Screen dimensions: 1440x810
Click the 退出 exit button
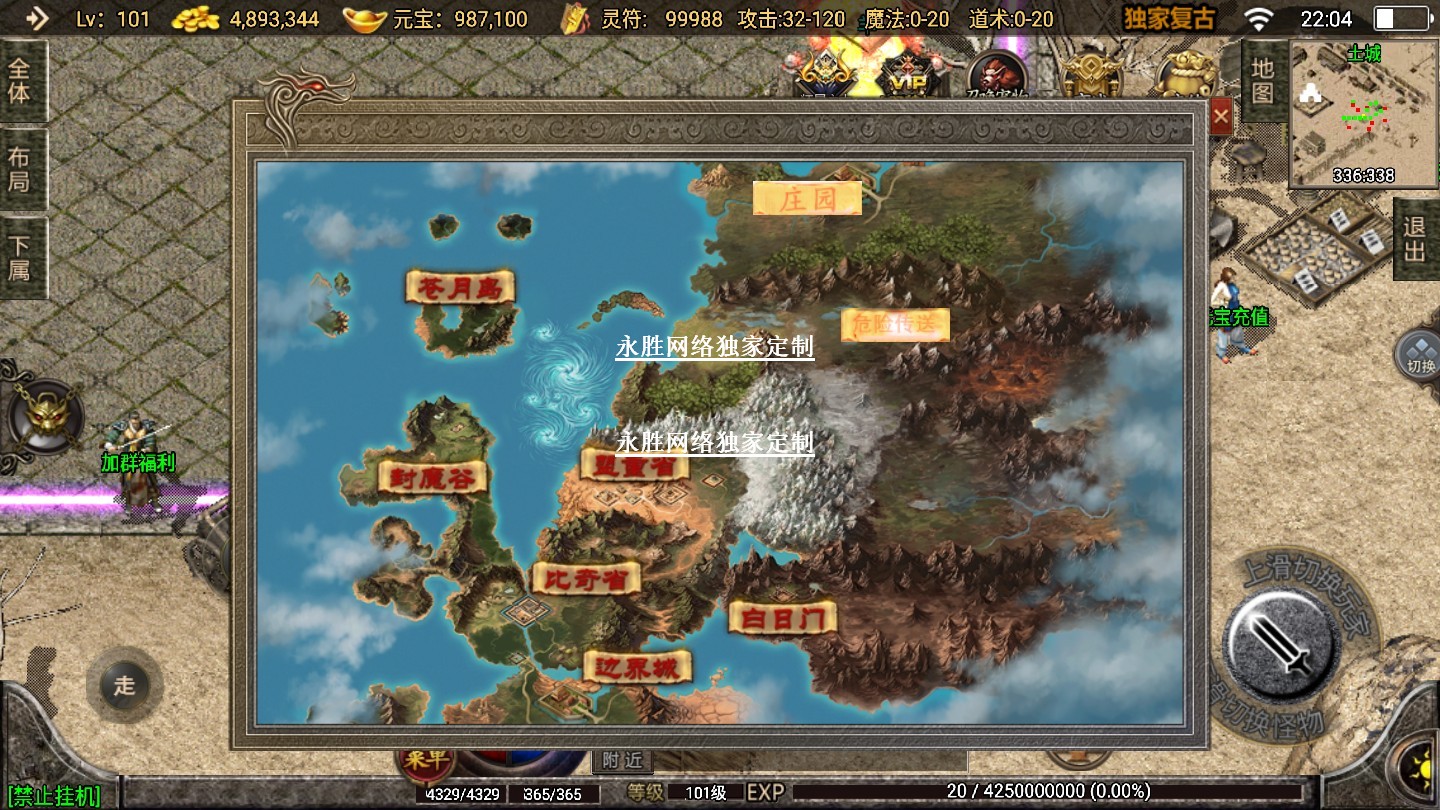(x=1415, y=239)
